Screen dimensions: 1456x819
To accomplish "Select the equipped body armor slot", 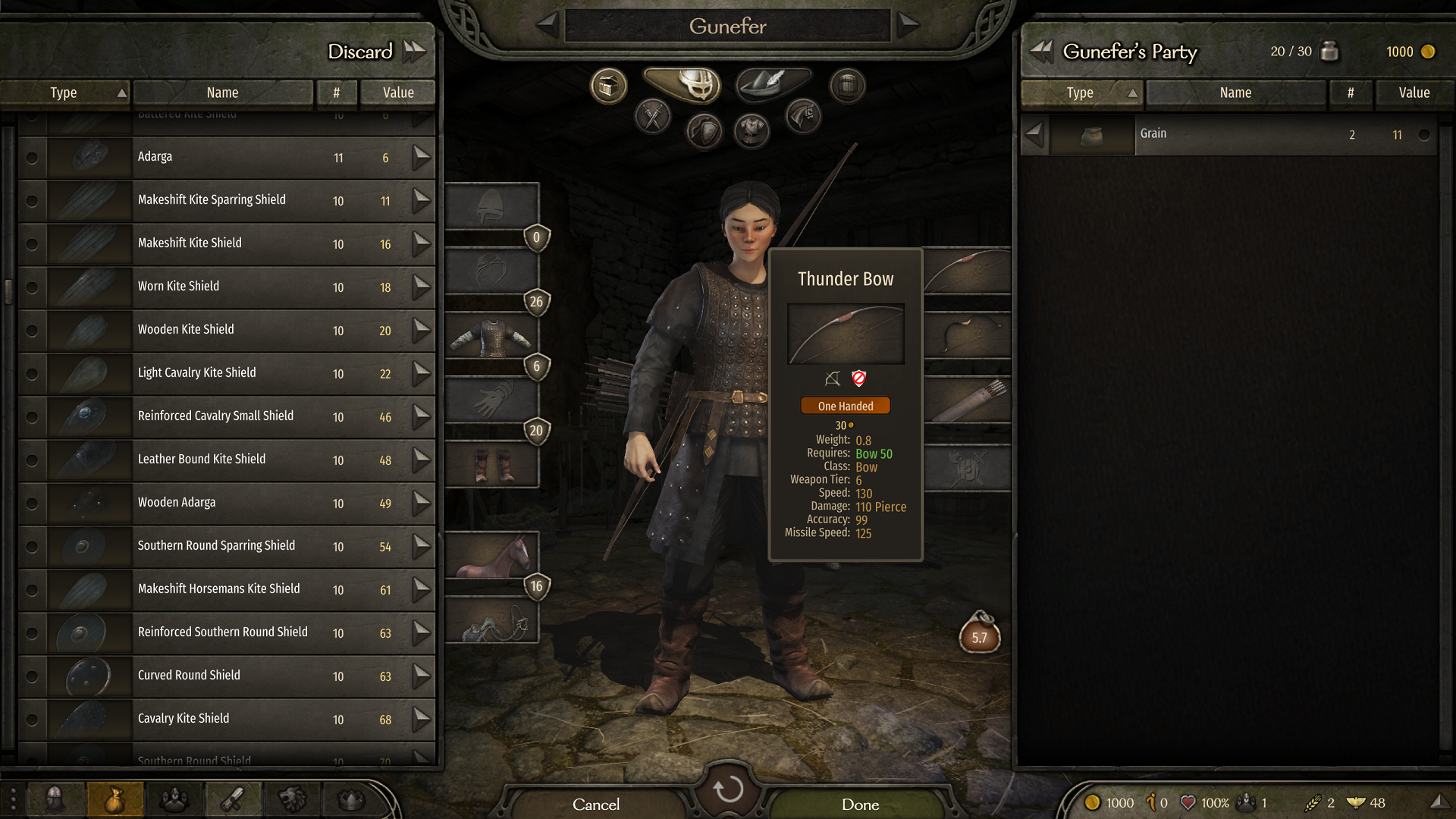I will coord(492,337).
